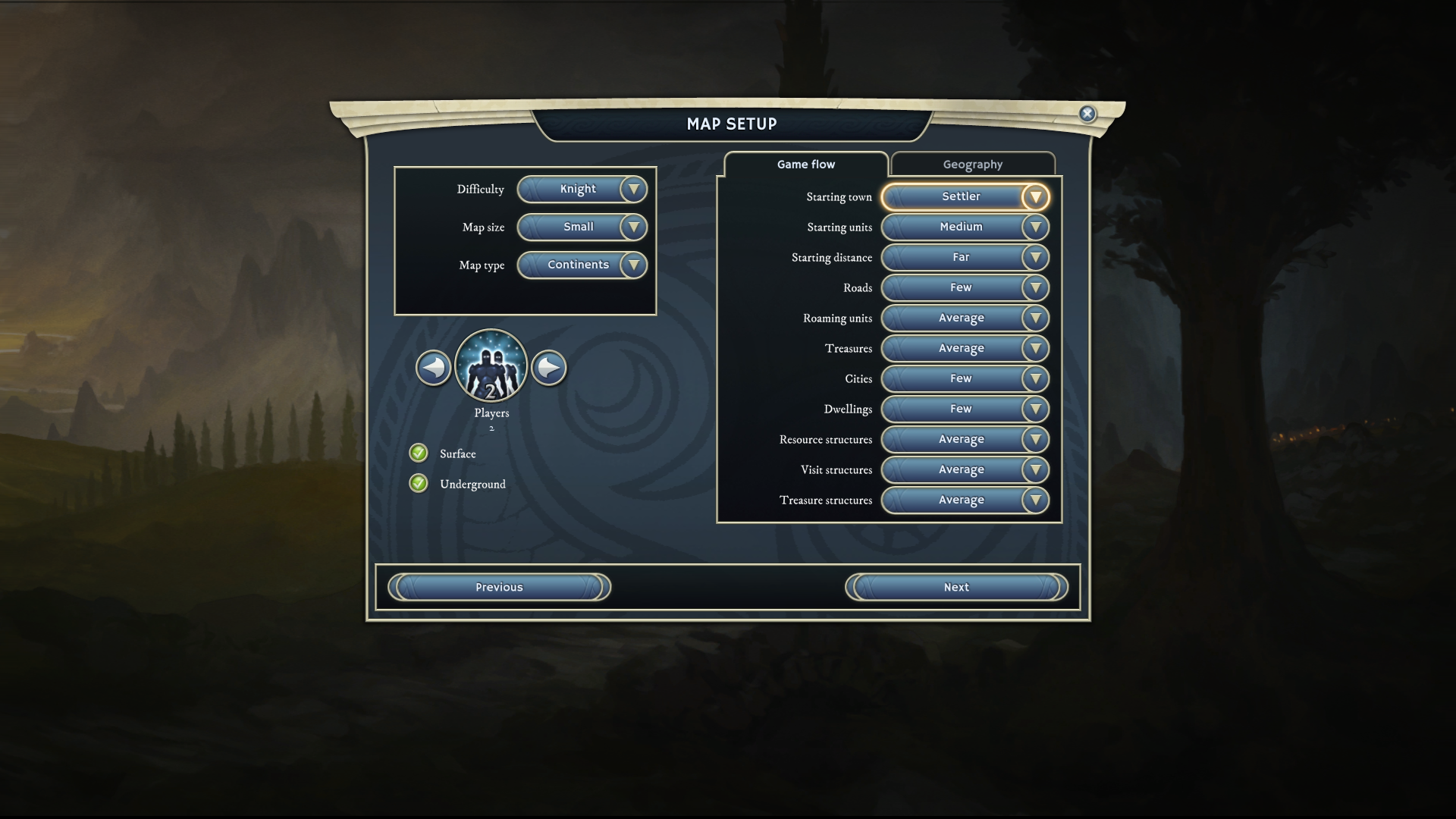The width and height of the screenshot is (1456, 819).
Task: Toggle the Underground checkbox
Action: [x=419, y=484]
